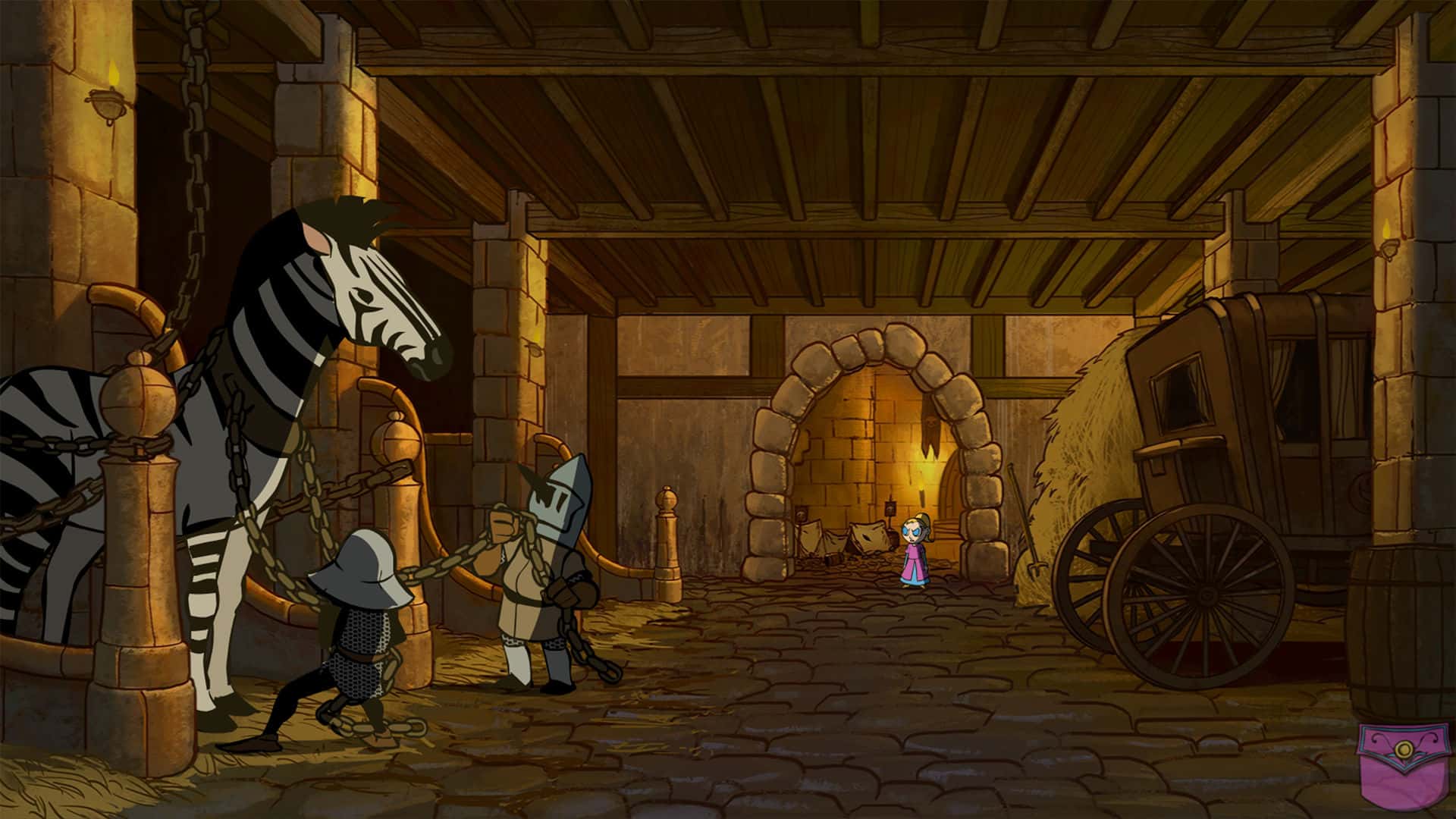Select the princess character near the archway
The width and height of the screenshot is (1456, 819).
click(914, 554)
